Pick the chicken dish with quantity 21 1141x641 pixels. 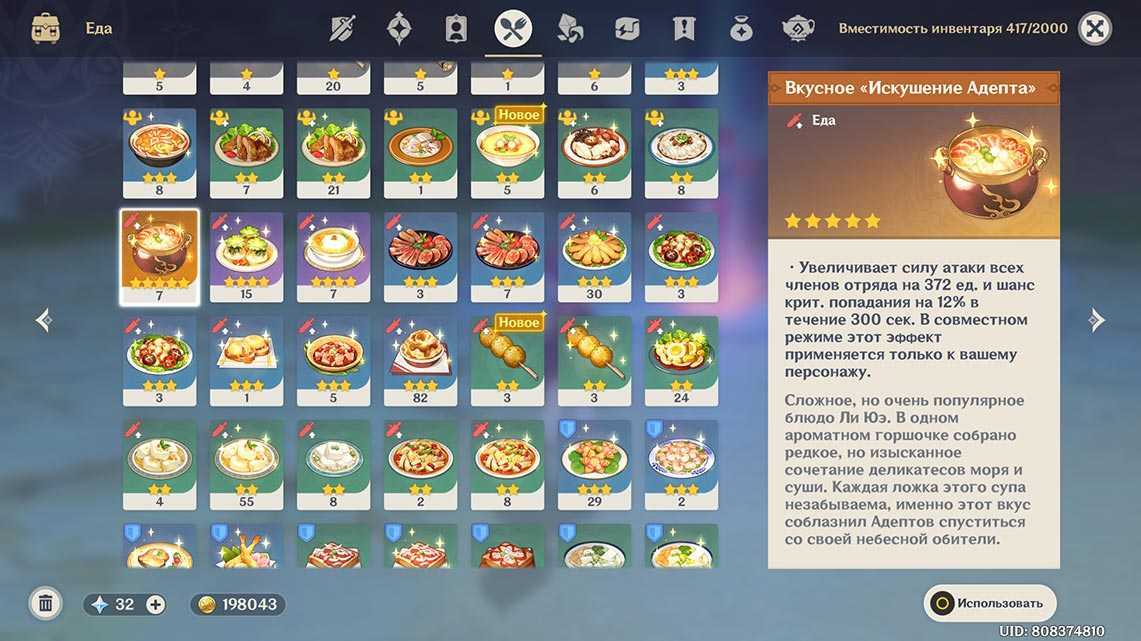[333, 152]
